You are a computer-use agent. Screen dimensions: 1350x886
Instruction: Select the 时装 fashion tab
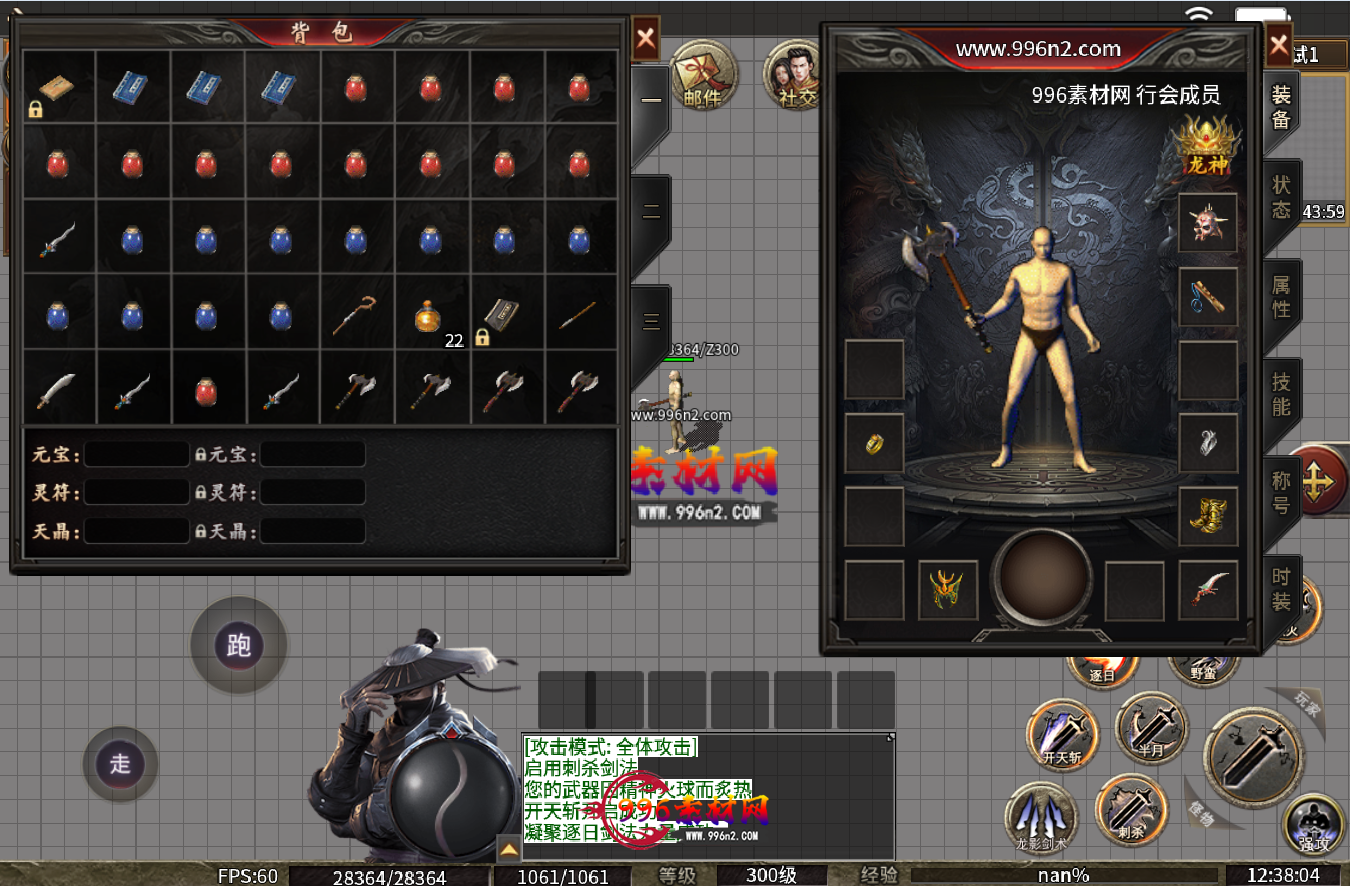1281,590
